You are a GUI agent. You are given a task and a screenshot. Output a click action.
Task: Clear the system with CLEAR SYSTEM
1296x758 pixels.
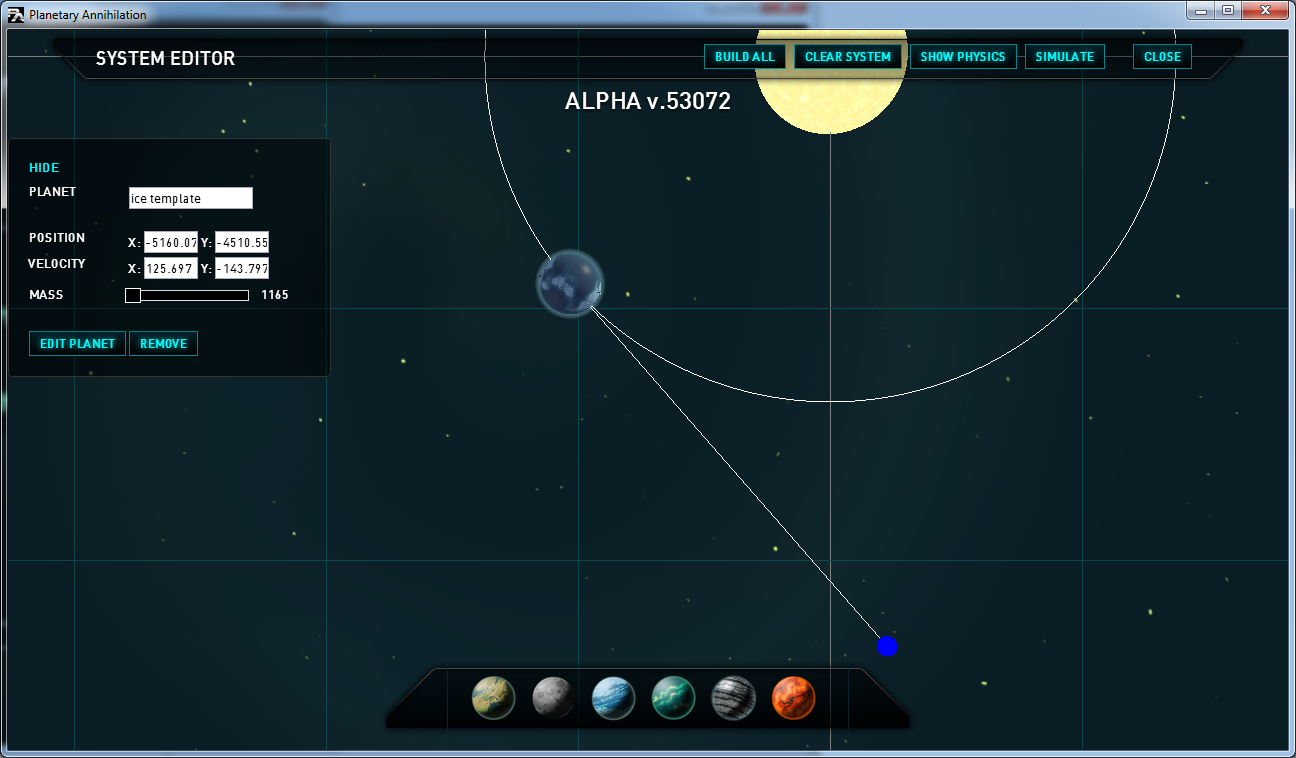(x=848, y=57)
